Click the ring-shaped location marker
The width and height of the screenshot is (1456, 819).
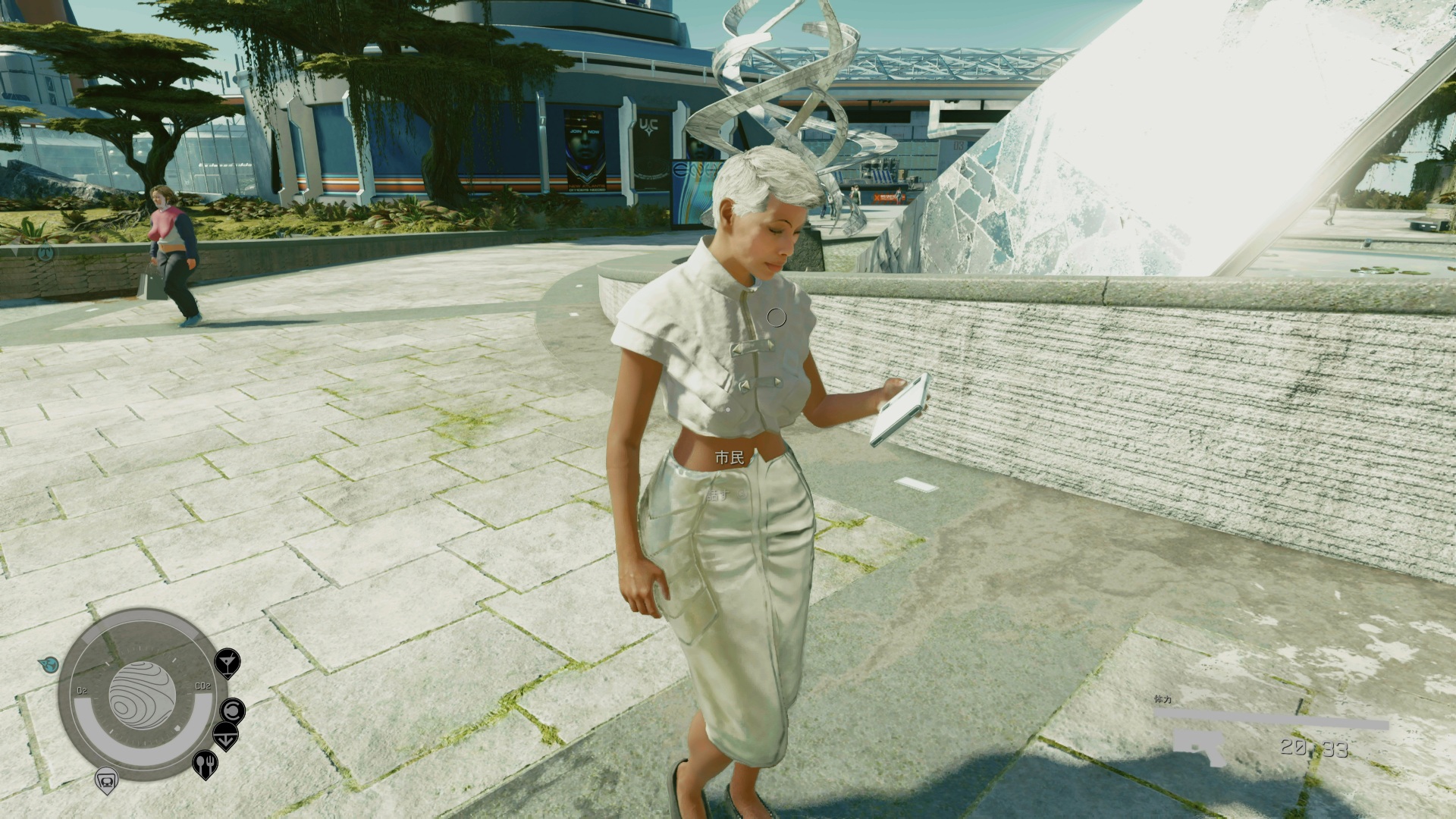(232, 711)
